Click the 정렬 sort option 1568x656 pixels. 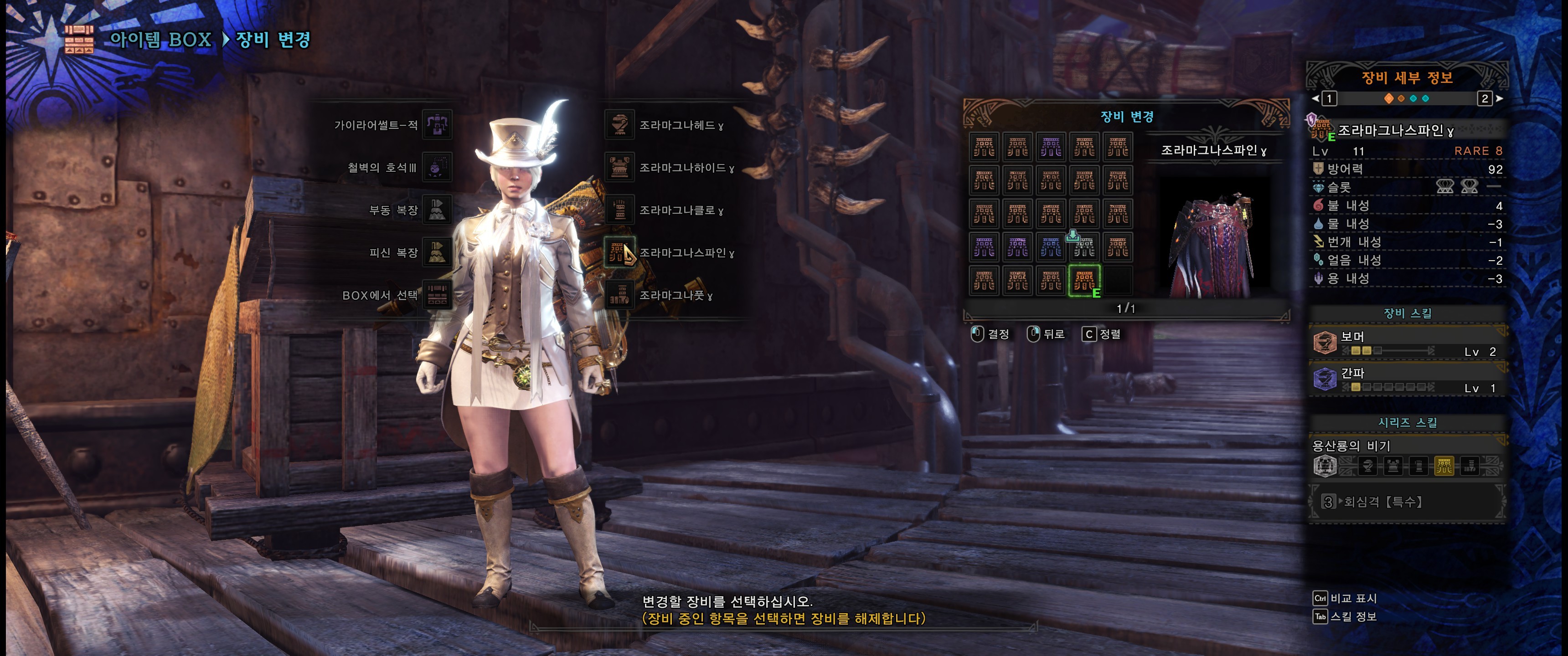pos(1102,334)
